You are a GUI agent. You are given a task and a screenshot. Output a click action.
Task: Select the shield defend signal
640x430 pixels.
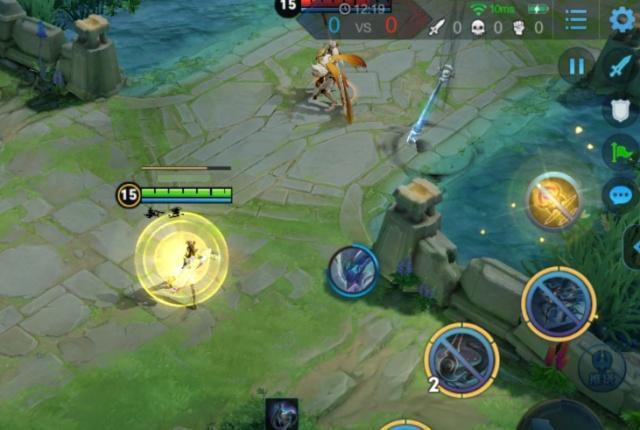pyautogui.click(x=621, y=110)
